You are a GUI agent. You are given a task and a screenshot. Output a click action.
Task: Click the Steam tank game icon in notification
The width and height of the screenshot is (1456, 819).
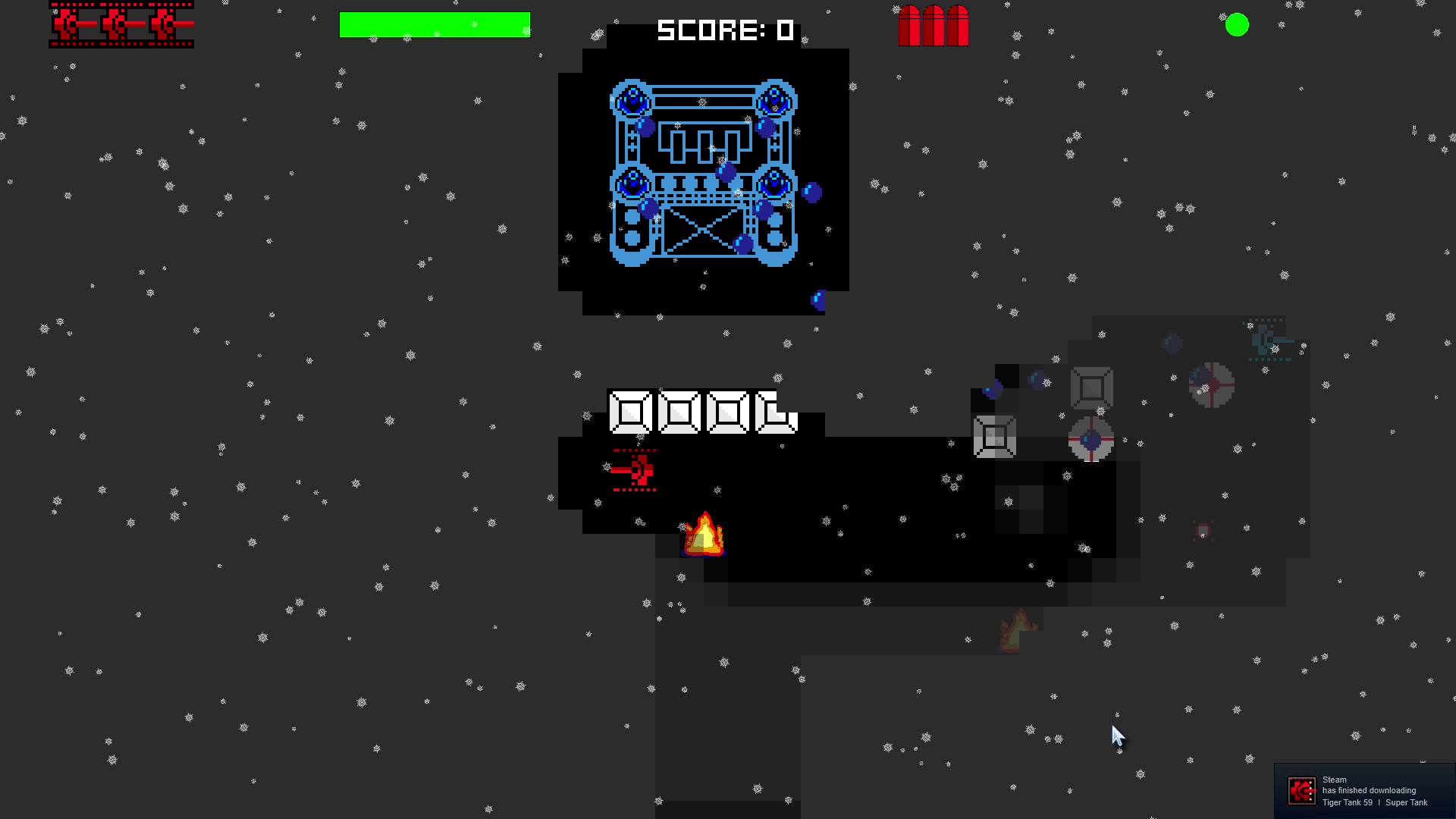[x=1302, y=790]
